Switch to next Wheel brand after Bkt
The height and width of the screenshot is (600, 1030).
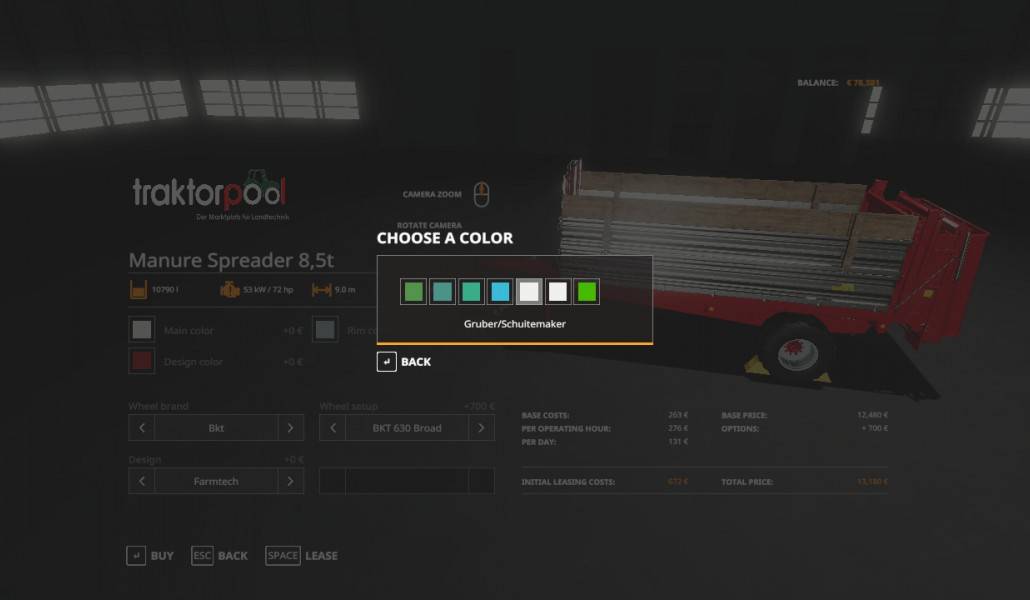290,428
